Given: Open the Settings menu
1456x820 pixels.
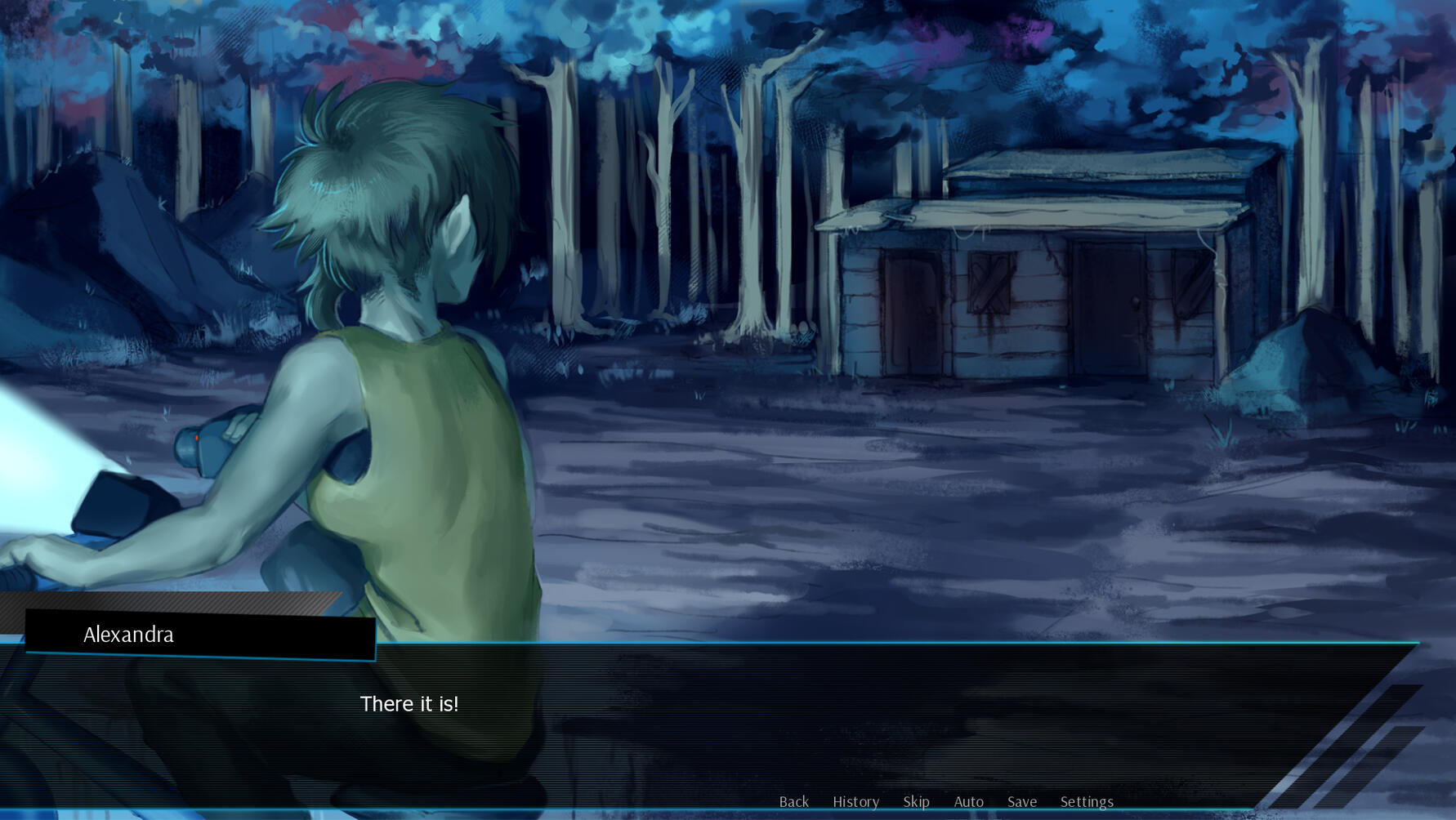Looking at the screenshot, I should pyautogui.click(x=1087, y=802).
